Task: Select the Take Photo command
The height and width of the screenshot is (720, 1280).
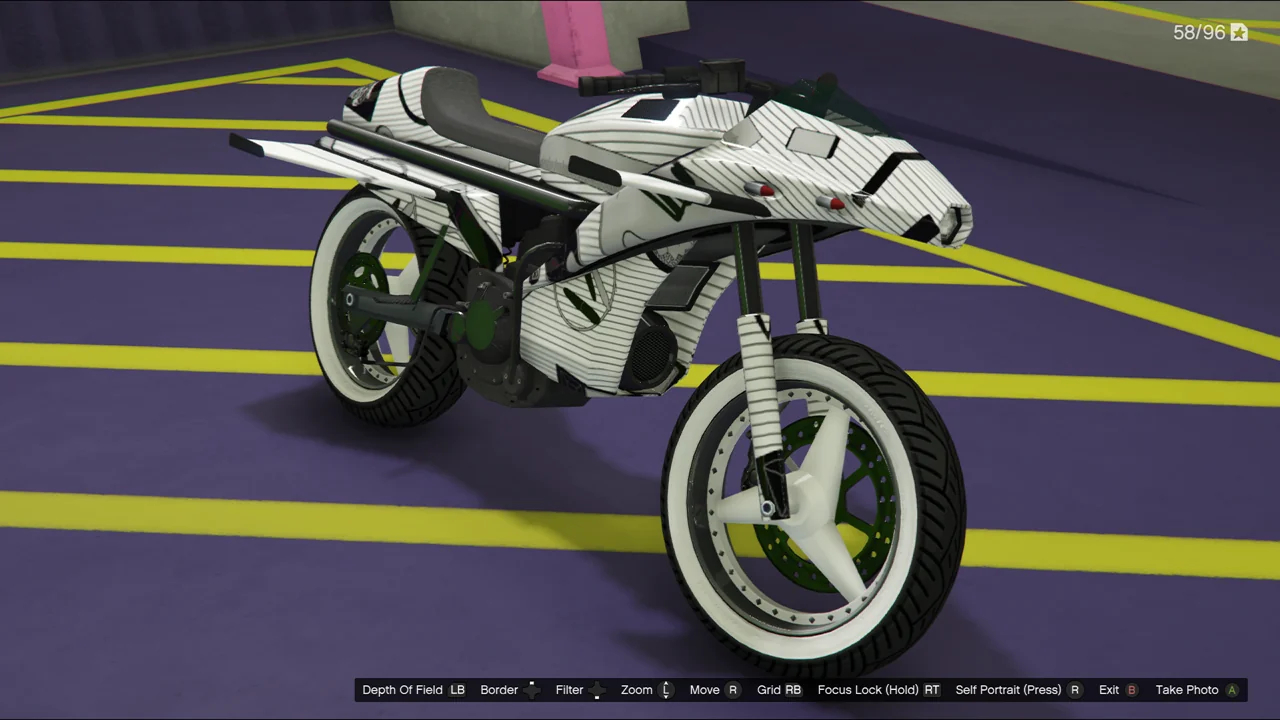Action: tap(1187, 690)
